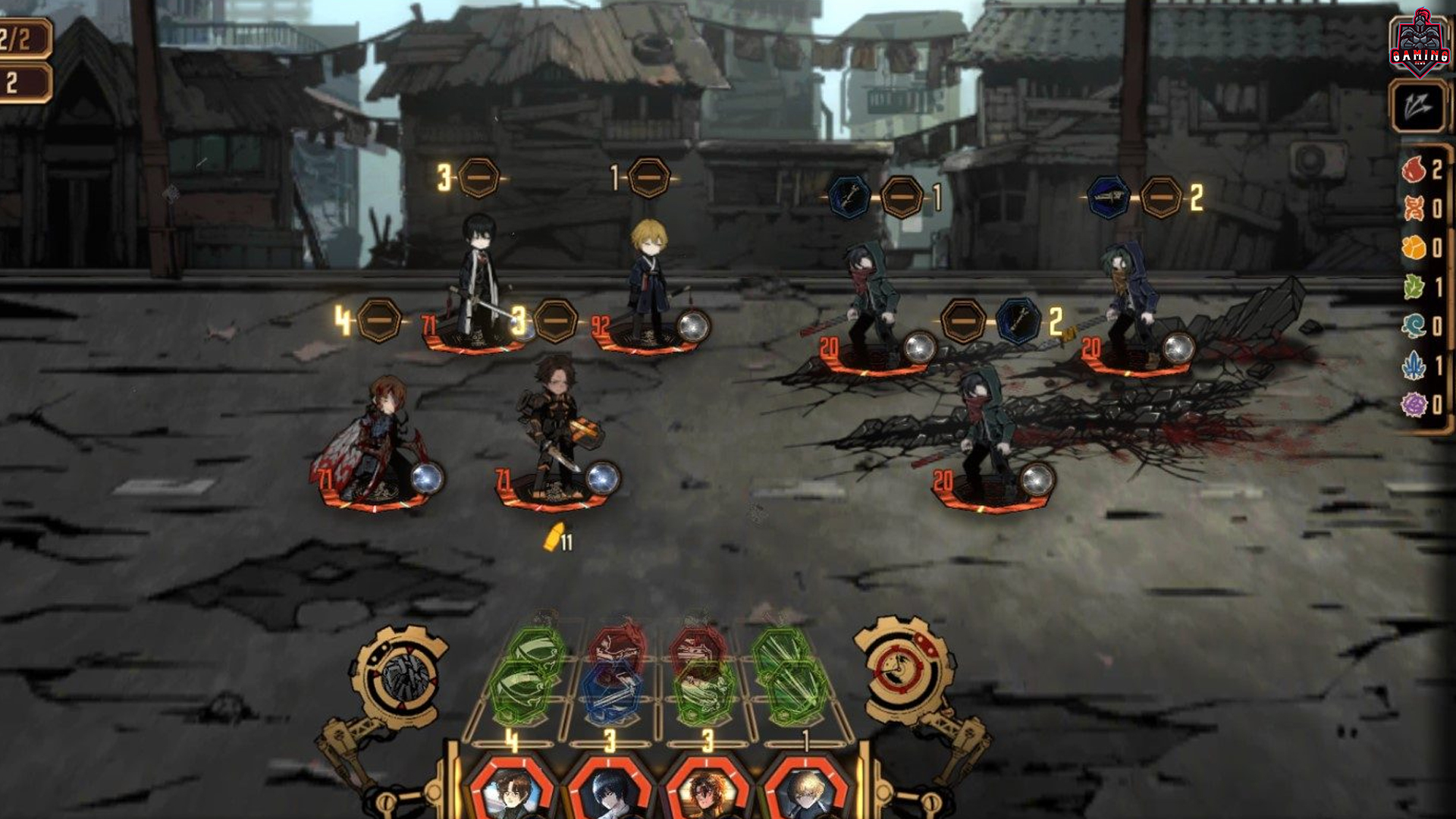Select the ally skill slot with speed 4

point(378,321)
